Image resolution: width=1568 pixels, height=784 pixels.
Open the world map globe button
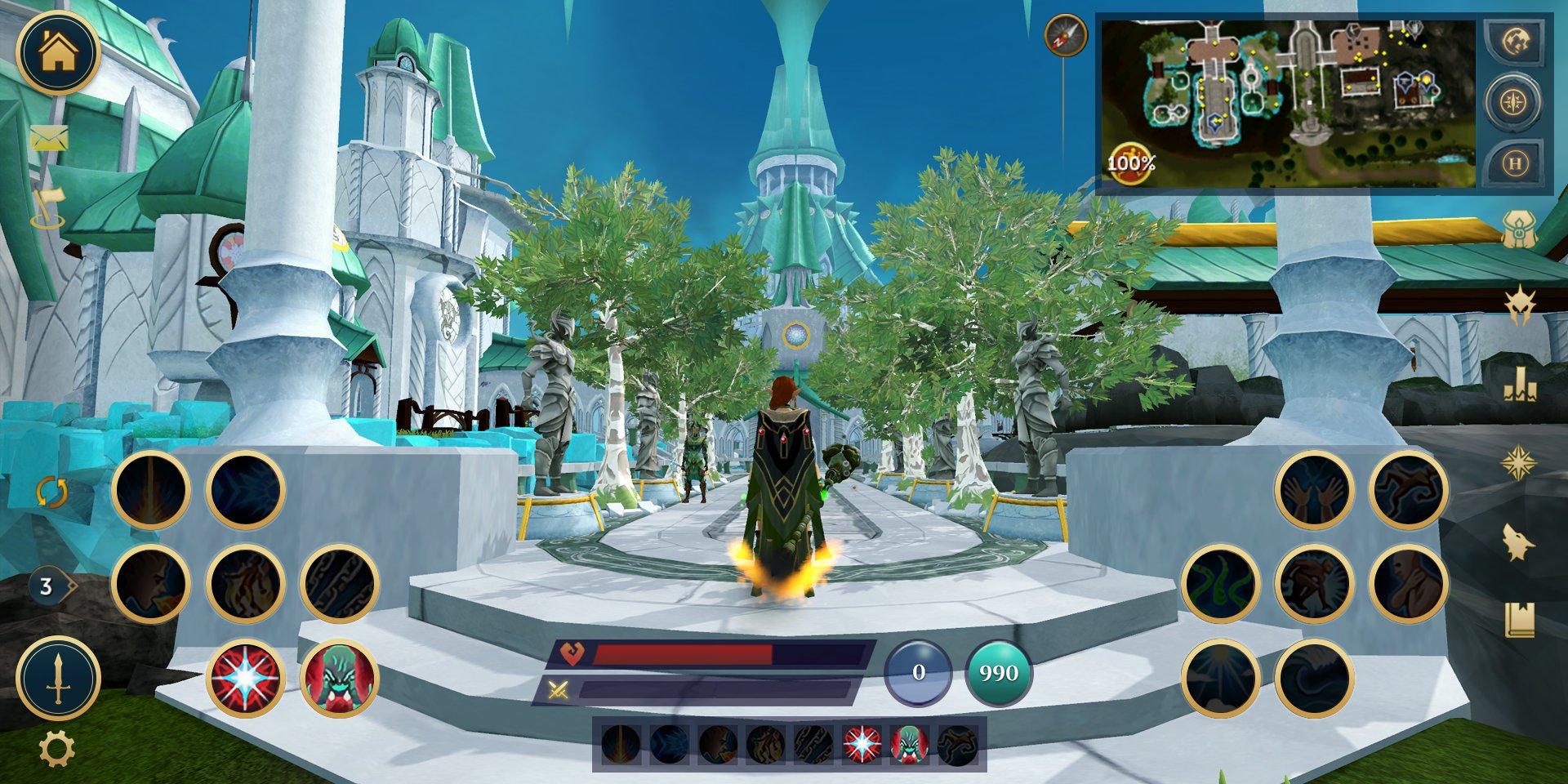(x=1515, y=42)
